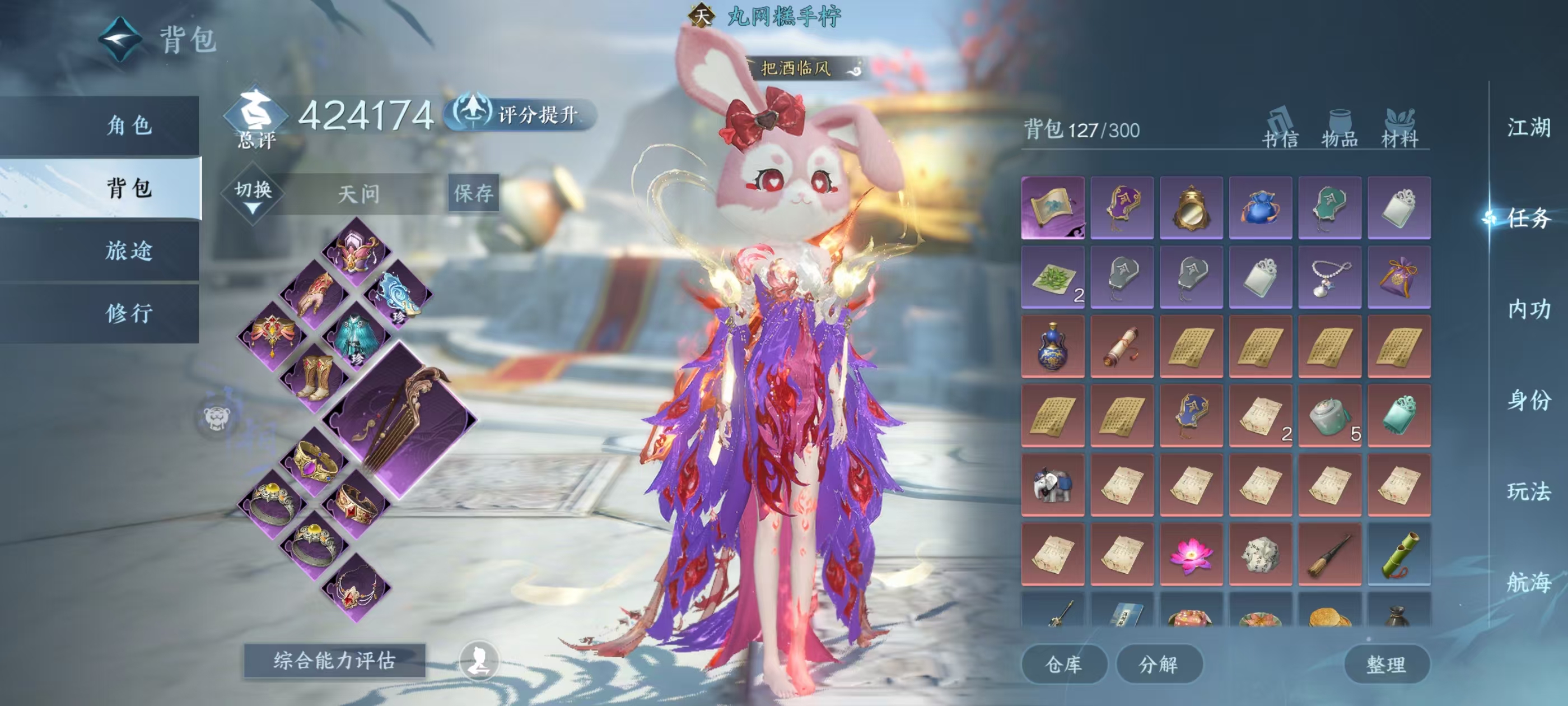This screenshot has height=706, width=1568.
Task: Toggle the 切换 equipment set switcher
Action: [253, 194]
